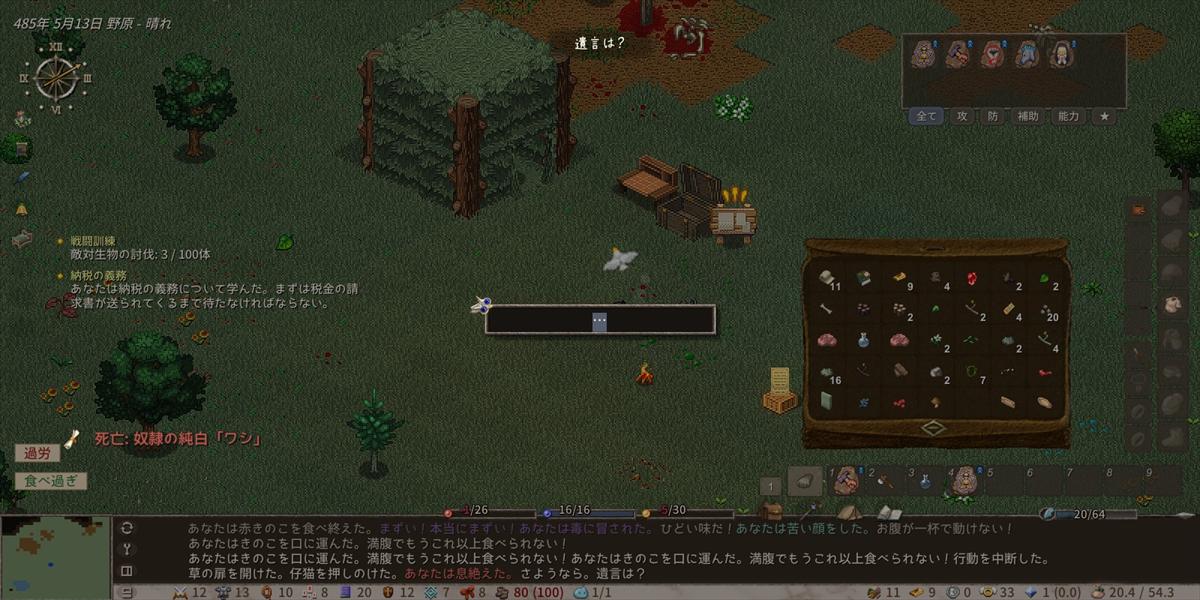Select the bone item in the backpack
Image resolution: width=1200 pixels, height=600 pixels.
coord(826,309)
